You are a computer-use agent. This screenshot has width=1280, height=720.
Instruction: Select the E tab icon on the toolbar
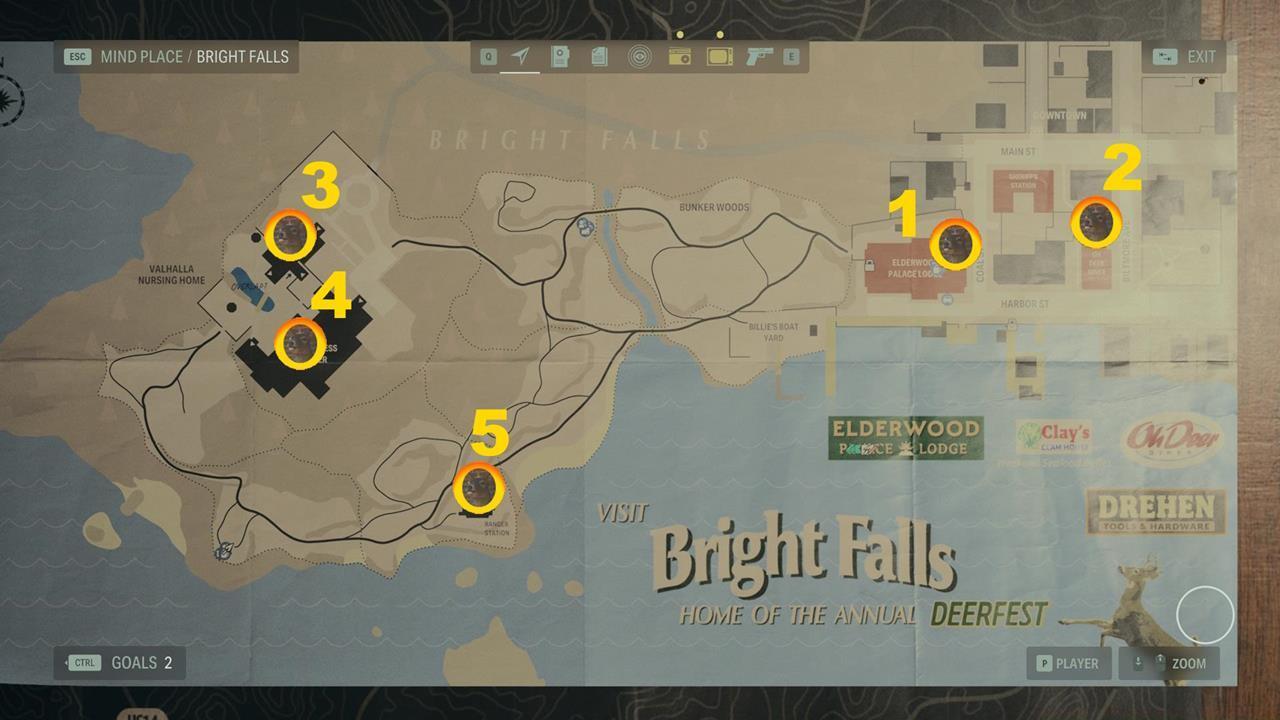[791, 57]
